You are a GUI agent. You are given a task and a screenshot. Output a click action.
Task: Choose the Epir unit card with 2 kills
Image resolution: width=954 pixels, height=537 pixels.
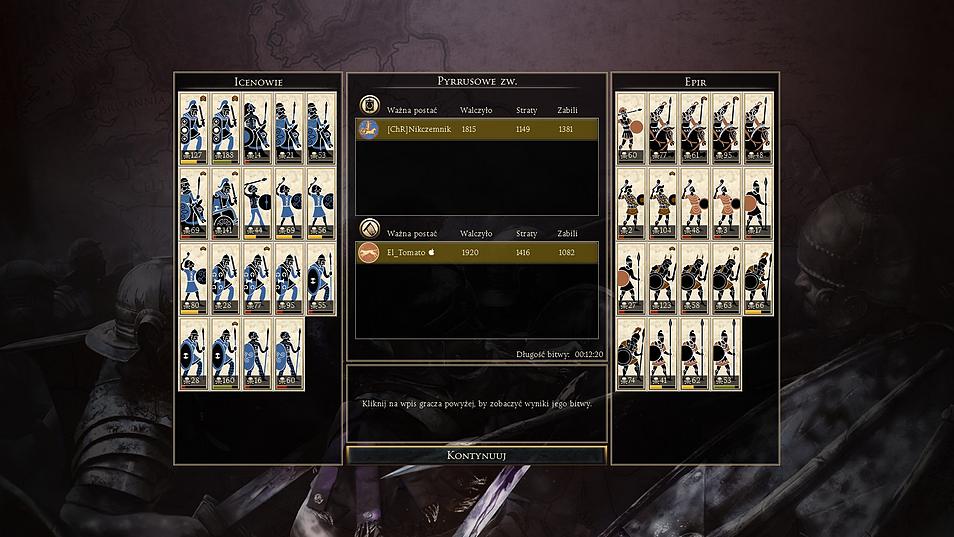pyautogui.click(x=630, y=203)
